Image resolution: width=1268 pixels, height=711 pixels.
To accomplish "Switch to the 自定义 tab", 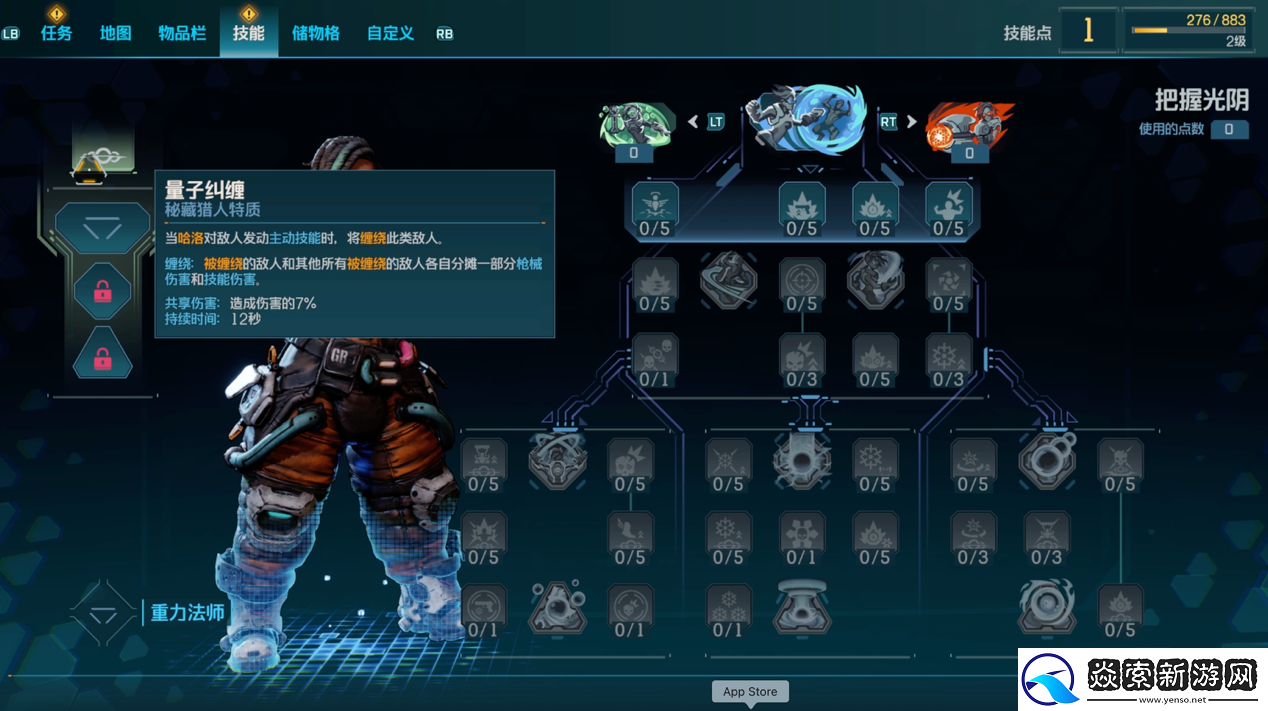I will click(390, 33).
